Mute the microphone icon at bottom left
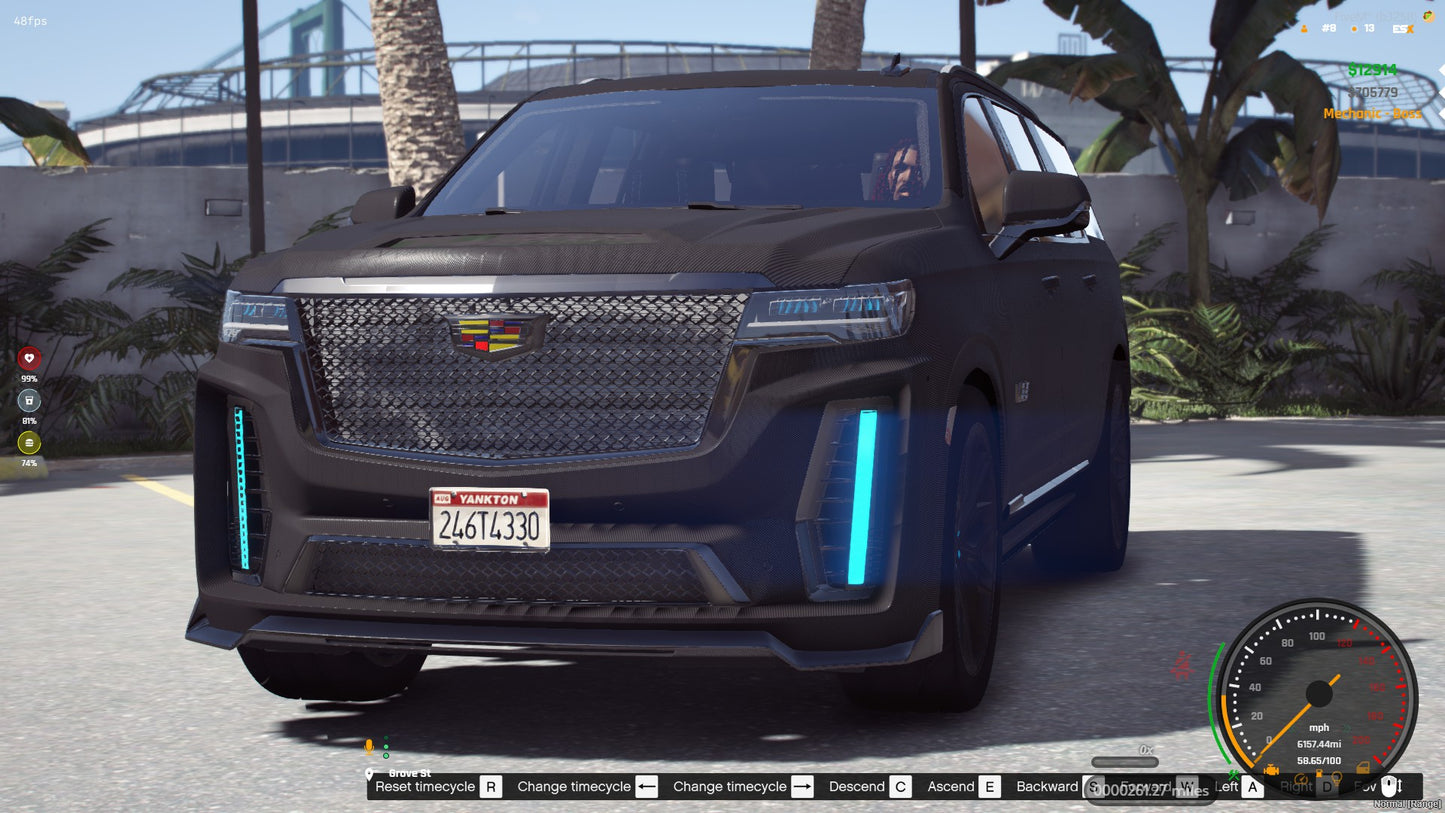The height and width of the screenshot is (813, 1445). (x=368, y=745)
